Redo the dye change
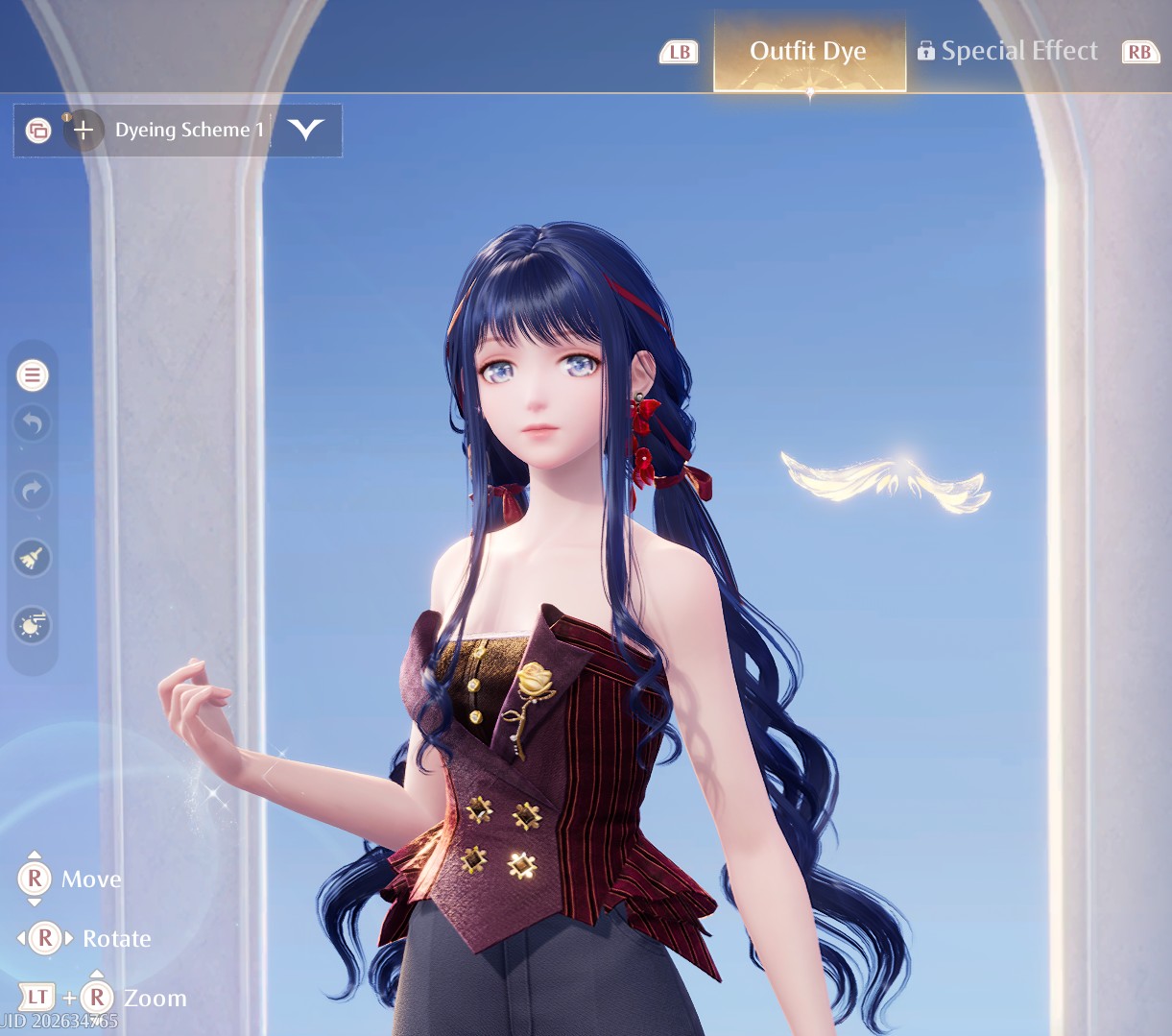Screen dimensions: 1172x1036 [x=33, y=491]
